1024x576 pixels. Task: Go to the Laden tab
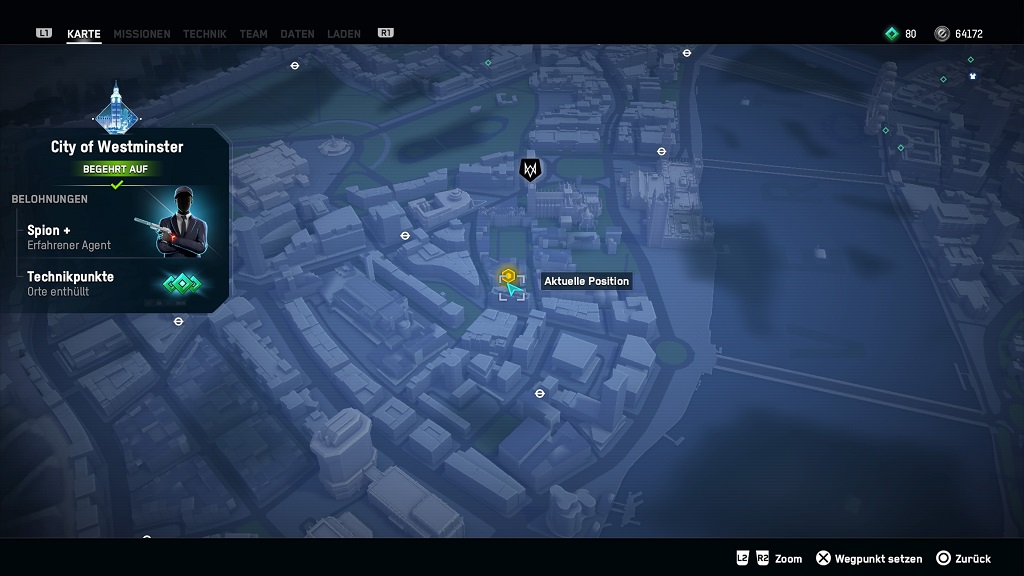[343, 34]
